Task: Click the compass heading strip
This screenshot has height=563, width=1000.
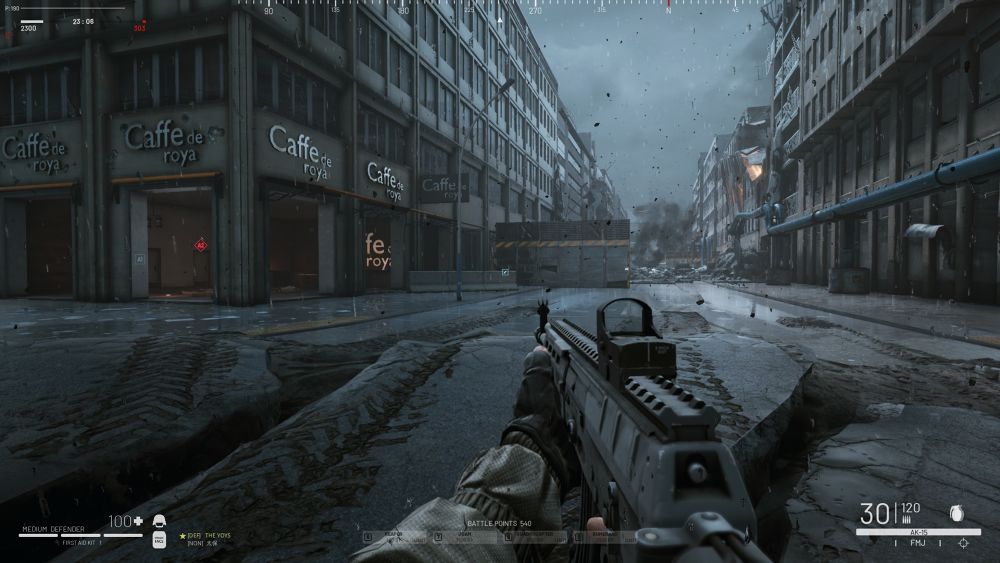Action: 500,8
